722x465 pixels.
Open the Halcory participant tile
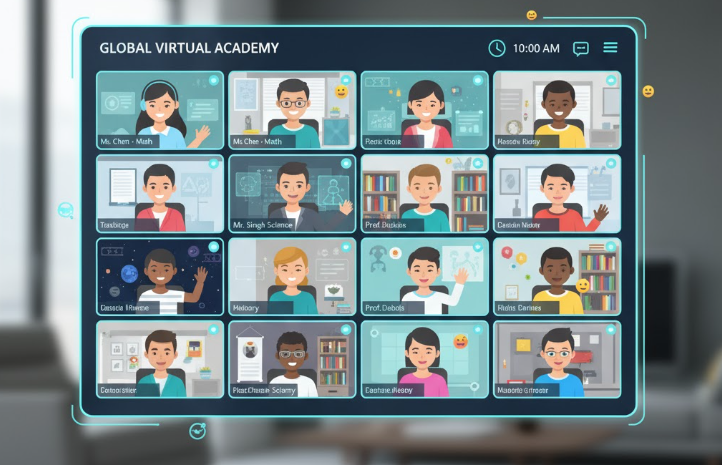[292, 276]
